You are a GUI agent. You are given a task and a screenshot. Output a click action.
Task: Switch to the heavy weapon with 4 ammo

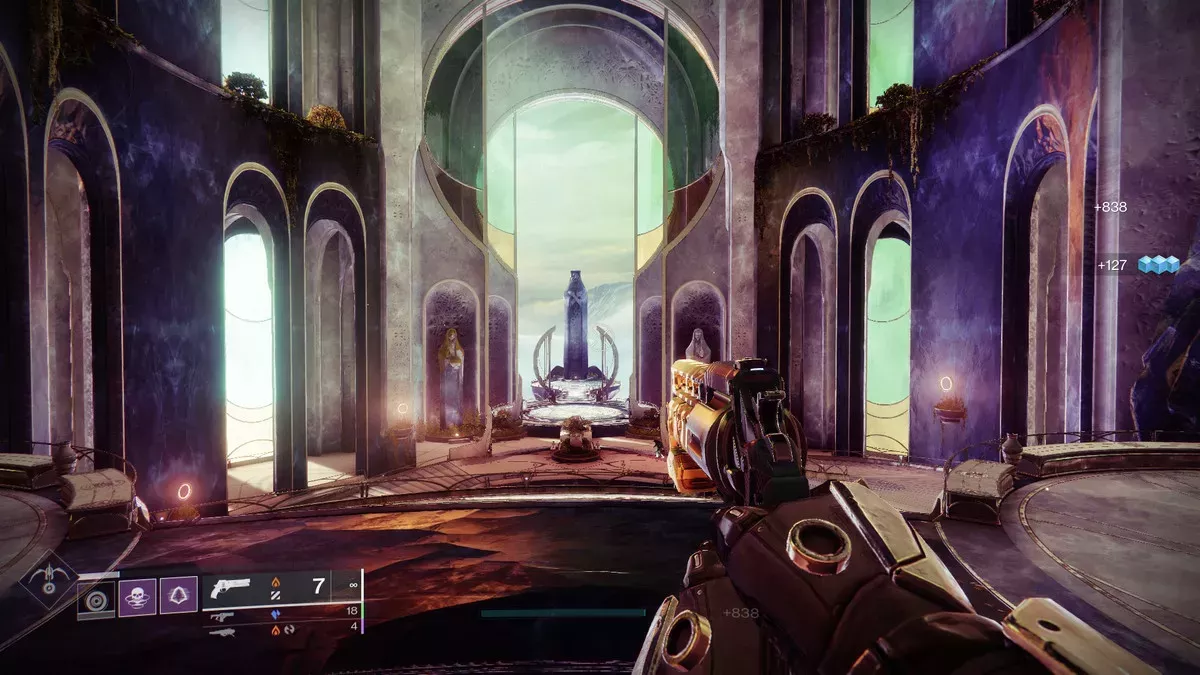pos(222,632)
